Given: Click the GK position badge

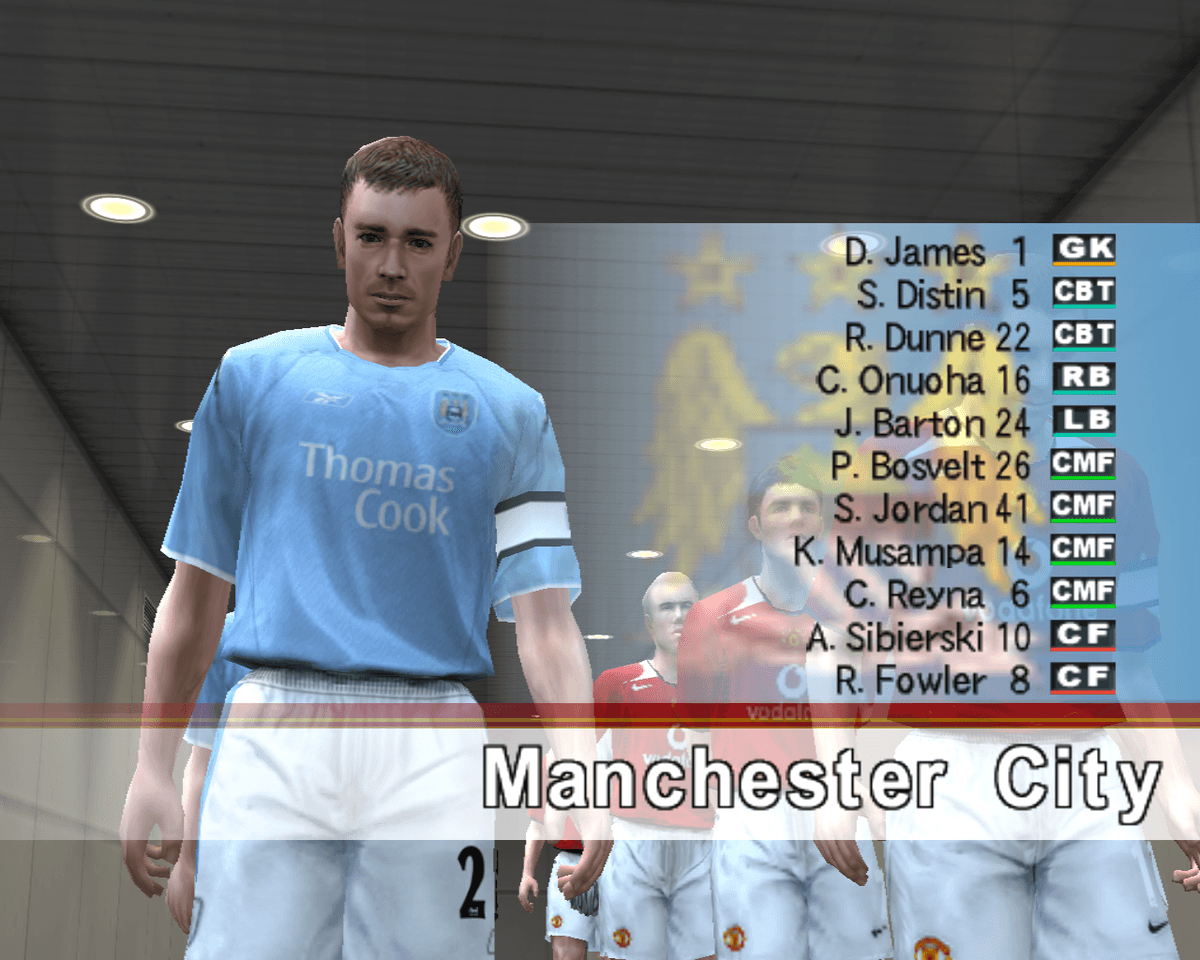Looking at the screenshot, I should pos(1083,250).
